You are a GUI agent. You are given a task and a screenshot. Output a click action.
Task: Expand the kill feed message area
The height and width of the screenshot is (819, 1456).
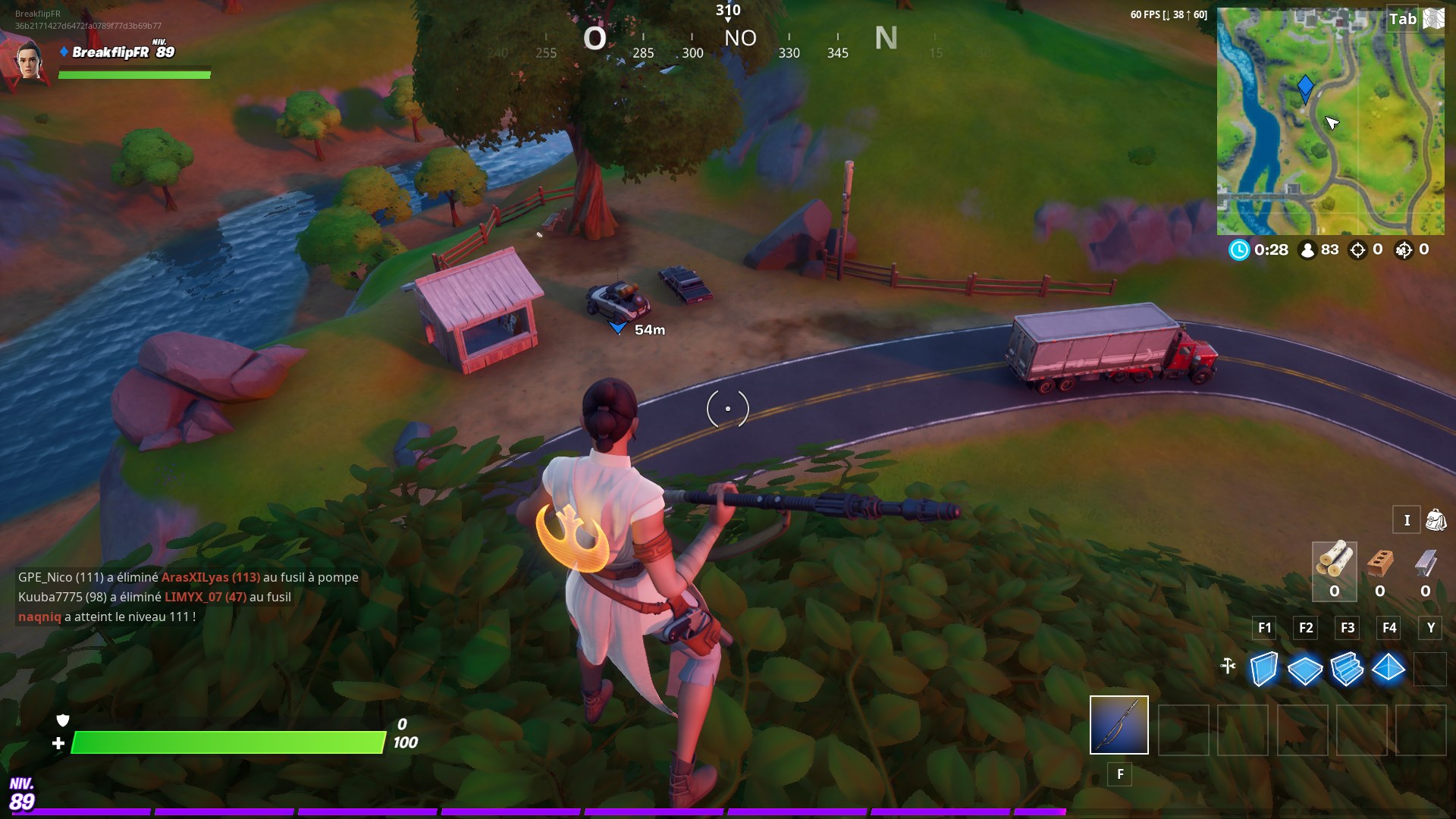coord(188,596)
